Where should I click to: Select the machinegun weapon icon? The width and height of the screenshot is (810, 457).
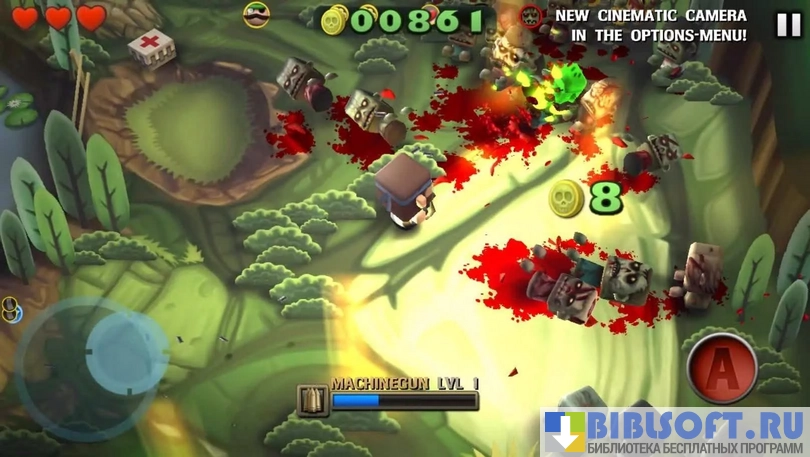313,400
